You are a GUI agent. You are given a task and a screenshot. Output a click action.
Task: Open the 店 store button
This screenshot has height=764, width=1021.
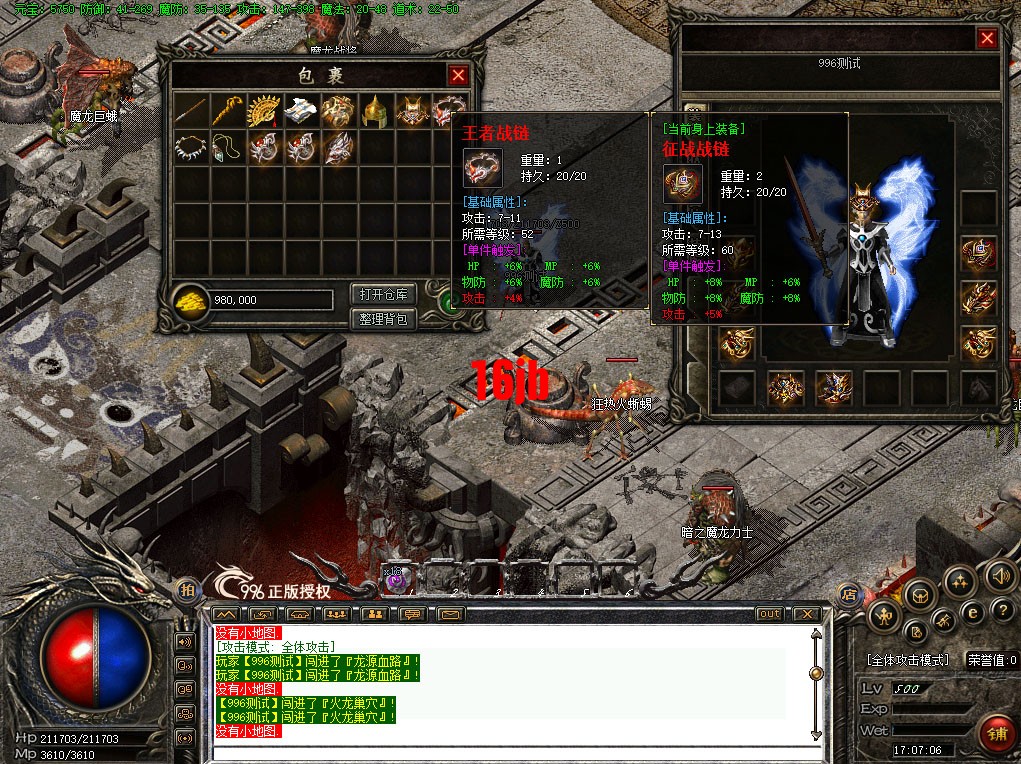point(847,593)
